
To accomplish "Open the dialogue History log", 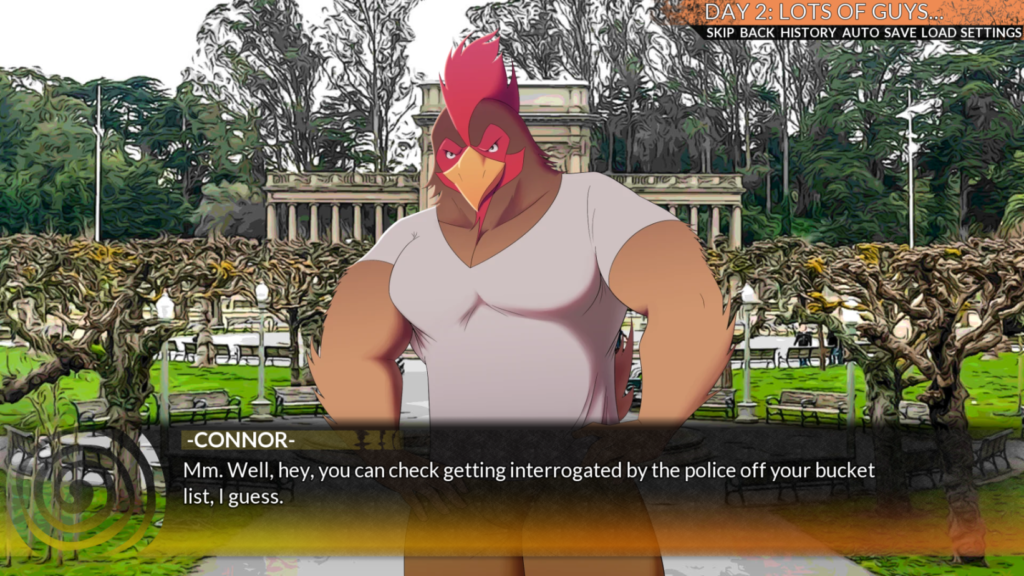I will point(807,33).
